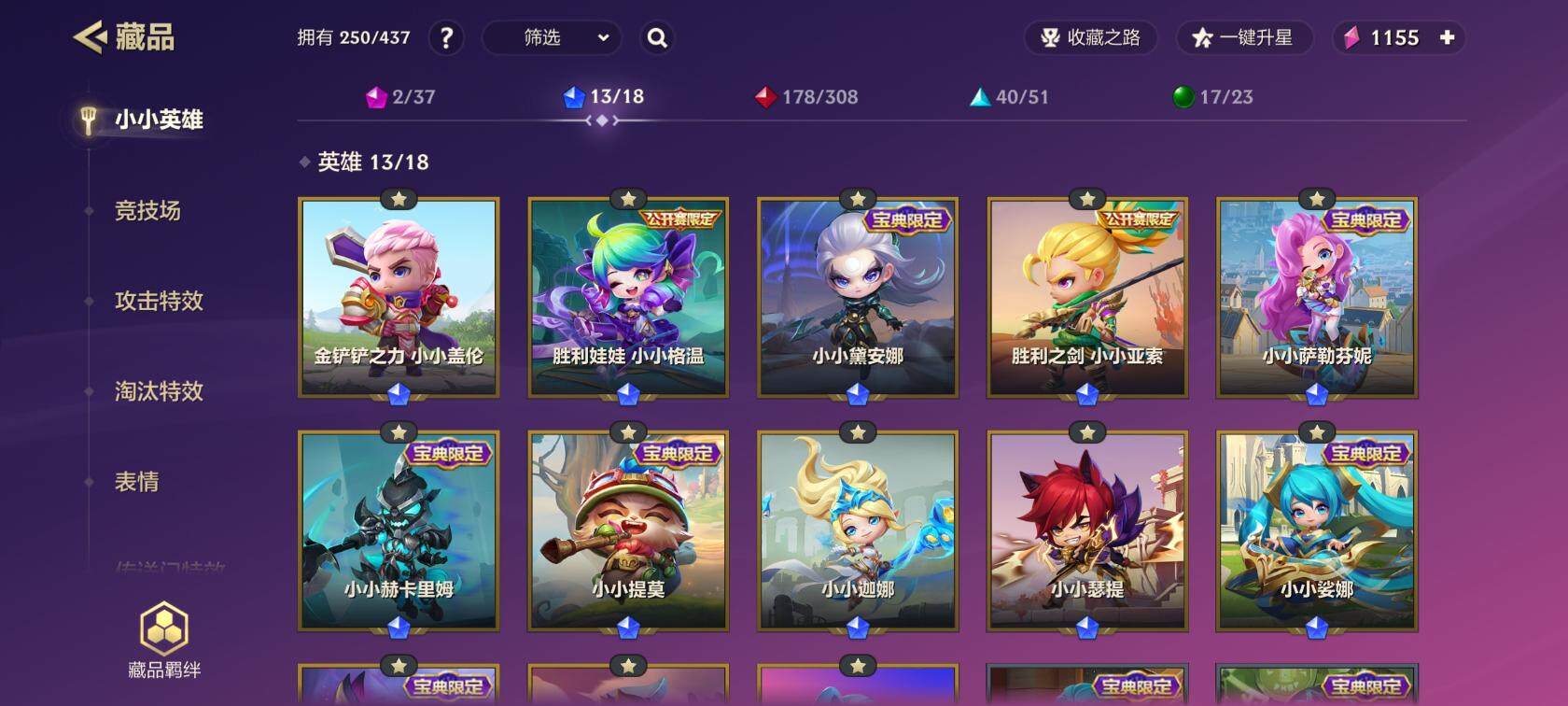1568x706 pixels.
Task: Open the 竞技场 arena category
Action: [147, 211]
